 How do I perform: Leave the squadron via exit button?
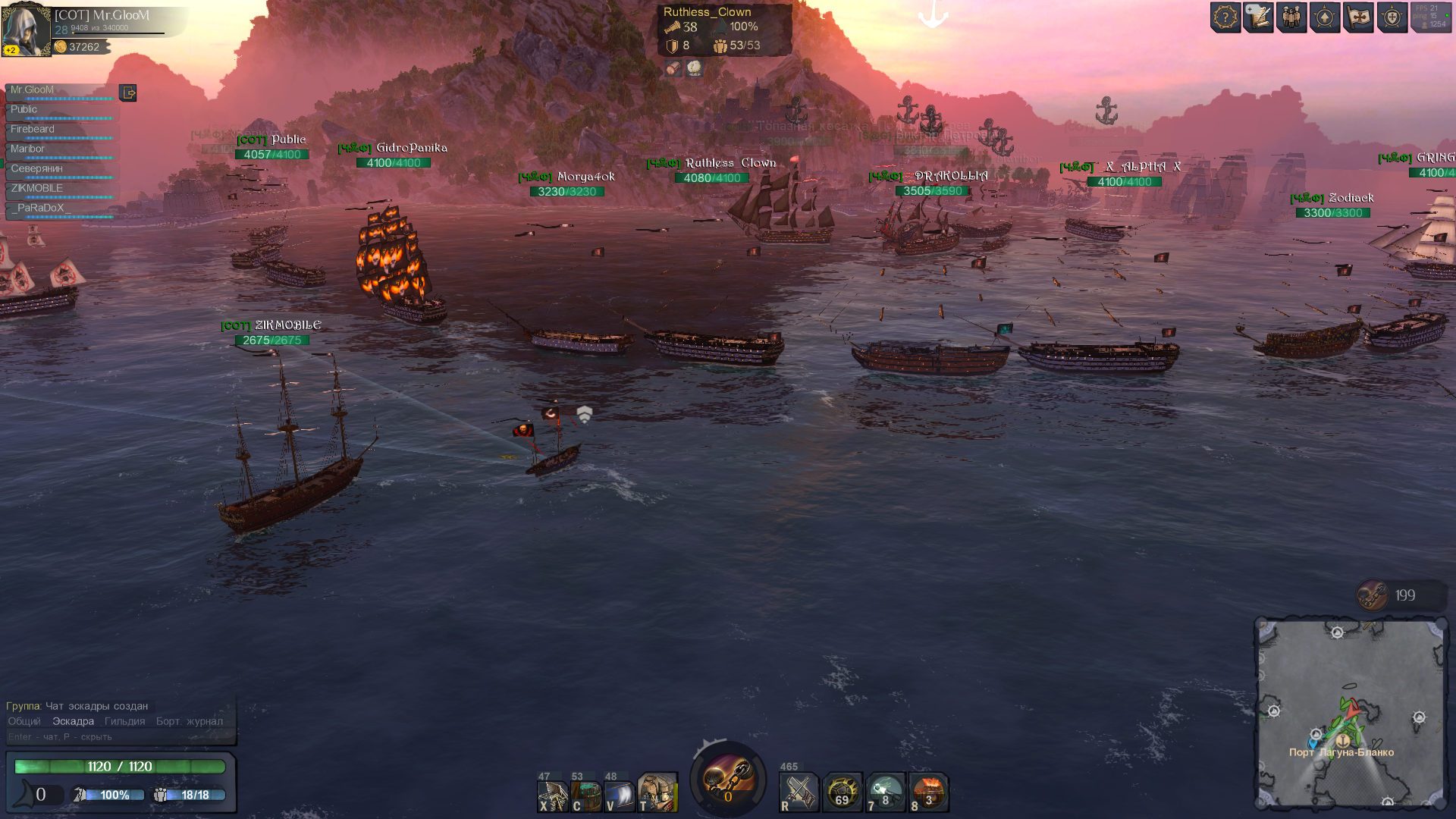(128, 93)
